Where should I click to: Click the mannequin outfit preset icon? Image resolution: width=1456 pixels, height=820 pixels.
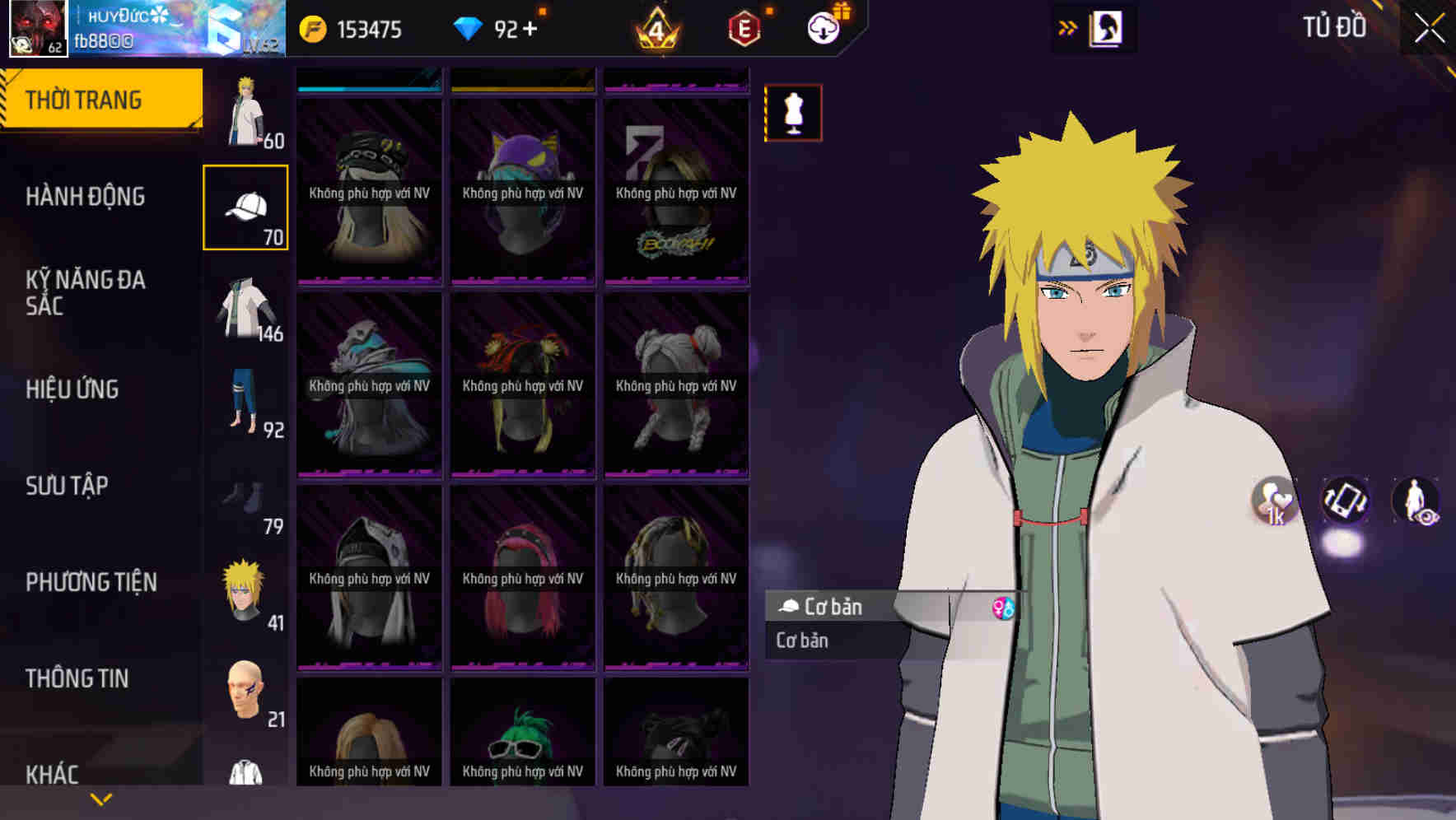pos(793,113)
